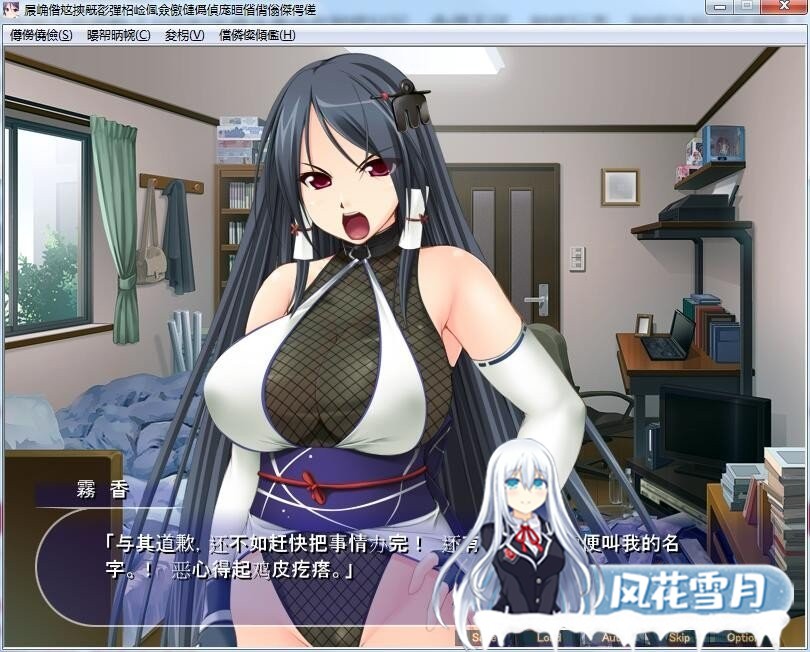
Task: Open the (S) menu in the menu bar
Action: click(x=41, y=35)
